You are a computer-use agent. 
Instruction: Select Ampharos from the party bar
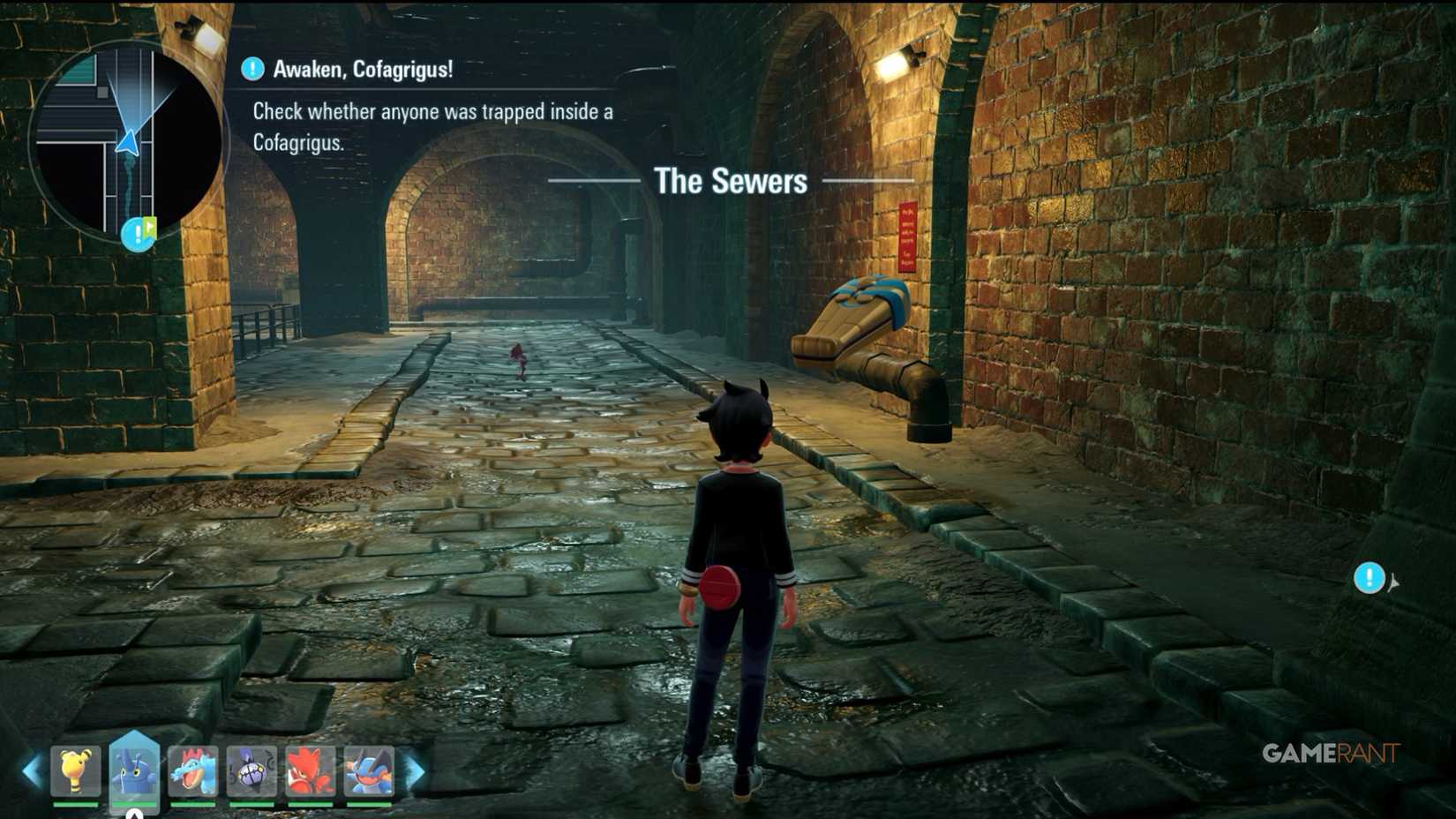pos(75,770)
